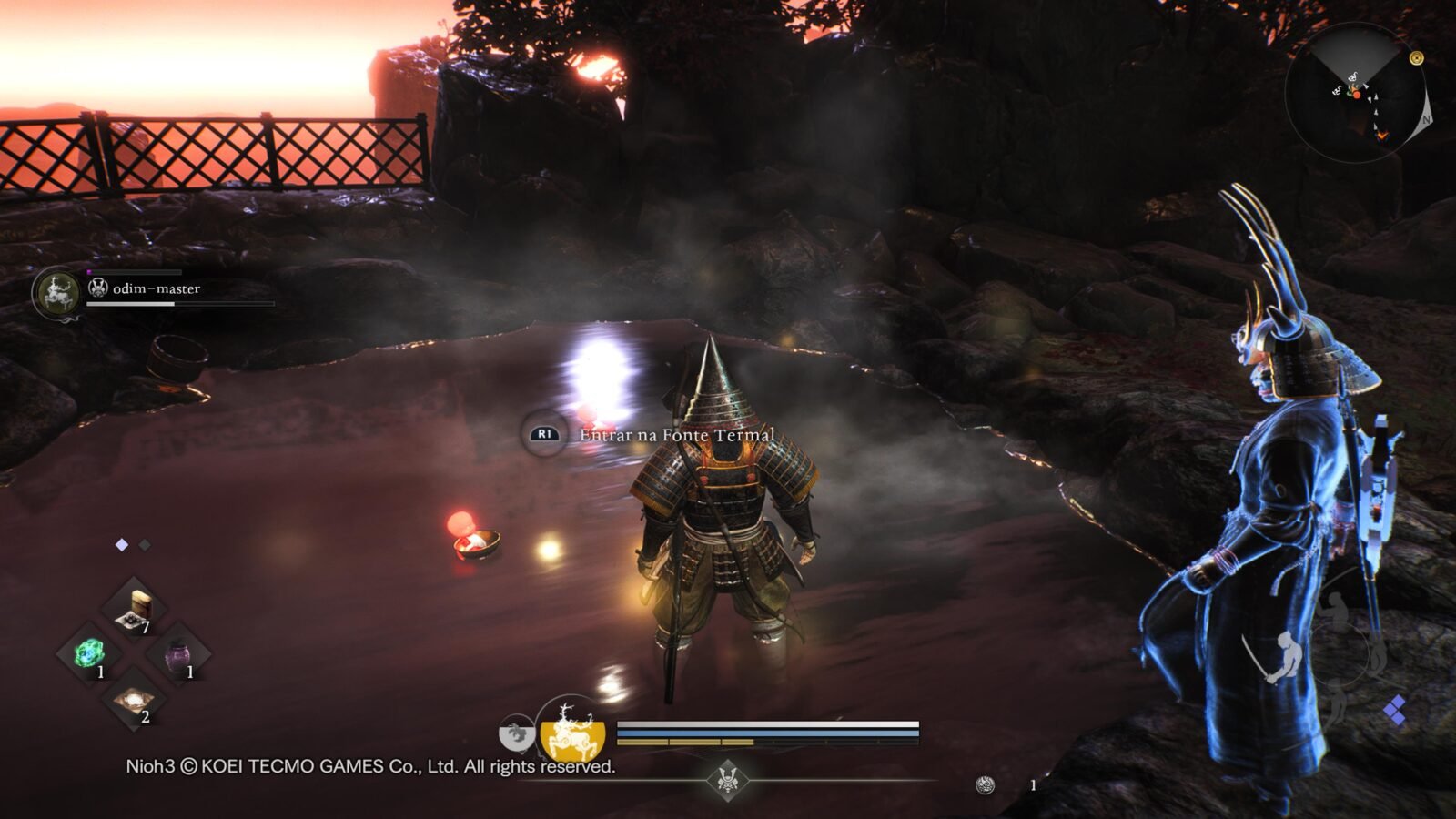Viewport: 1456px width, 819px height.
Task: Use the green glowing orb quick item
Action: [89, 652]
